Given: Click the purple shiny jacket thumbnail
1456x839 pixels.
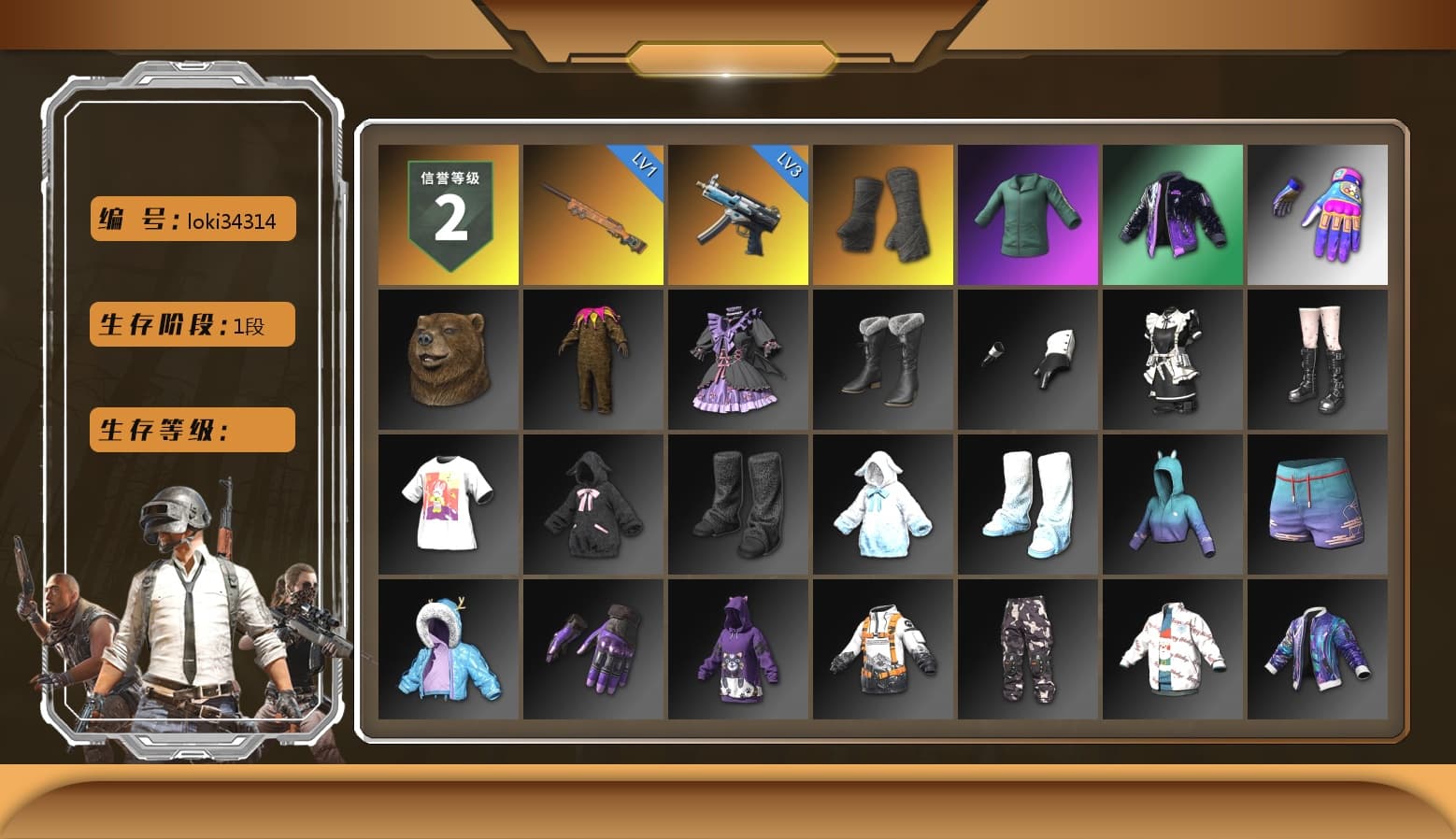Looking at the screenshot, I should tap(1175, 213).
